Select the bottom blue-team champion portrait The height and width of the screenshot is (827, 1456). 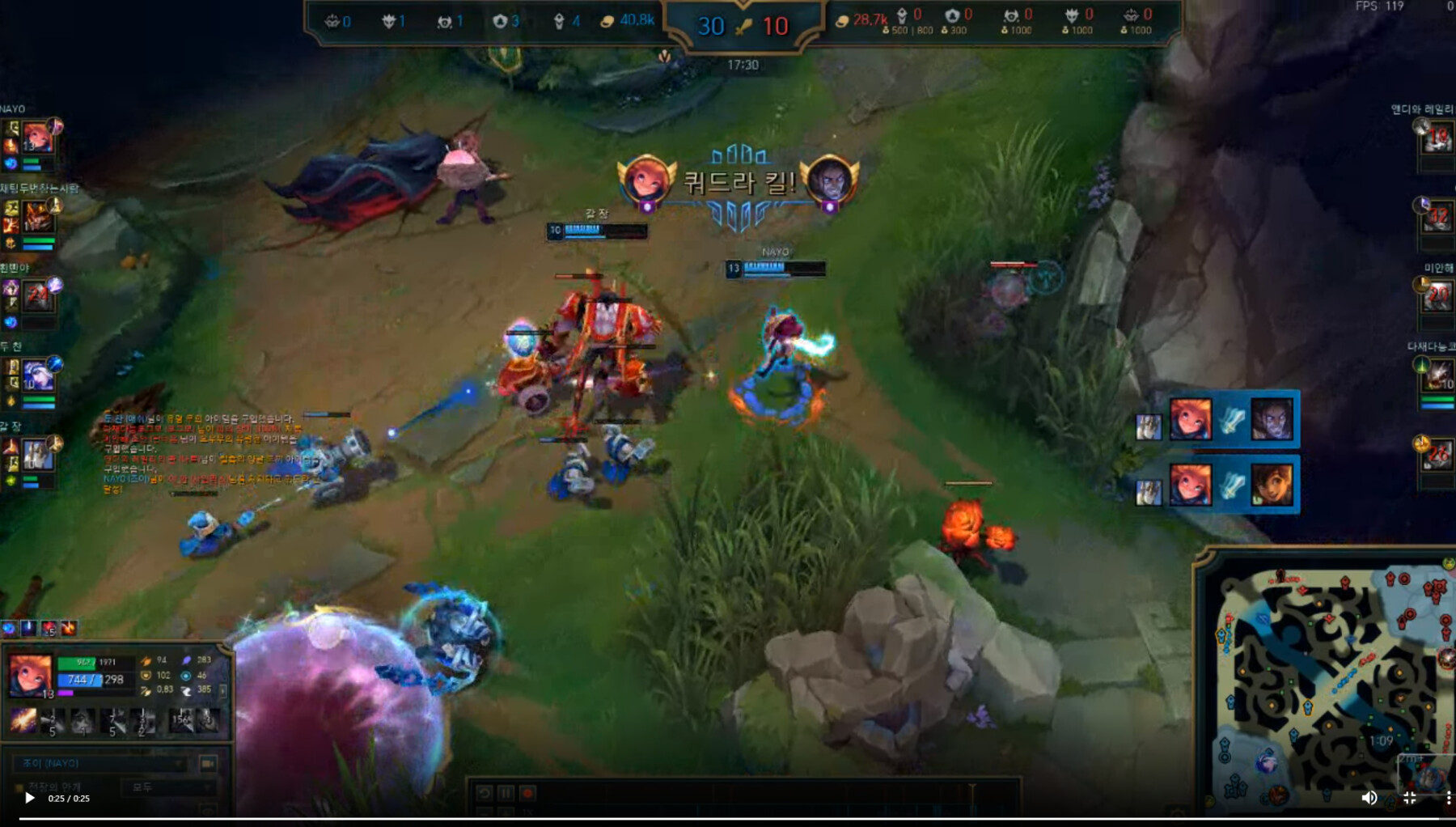click(37, 455)
